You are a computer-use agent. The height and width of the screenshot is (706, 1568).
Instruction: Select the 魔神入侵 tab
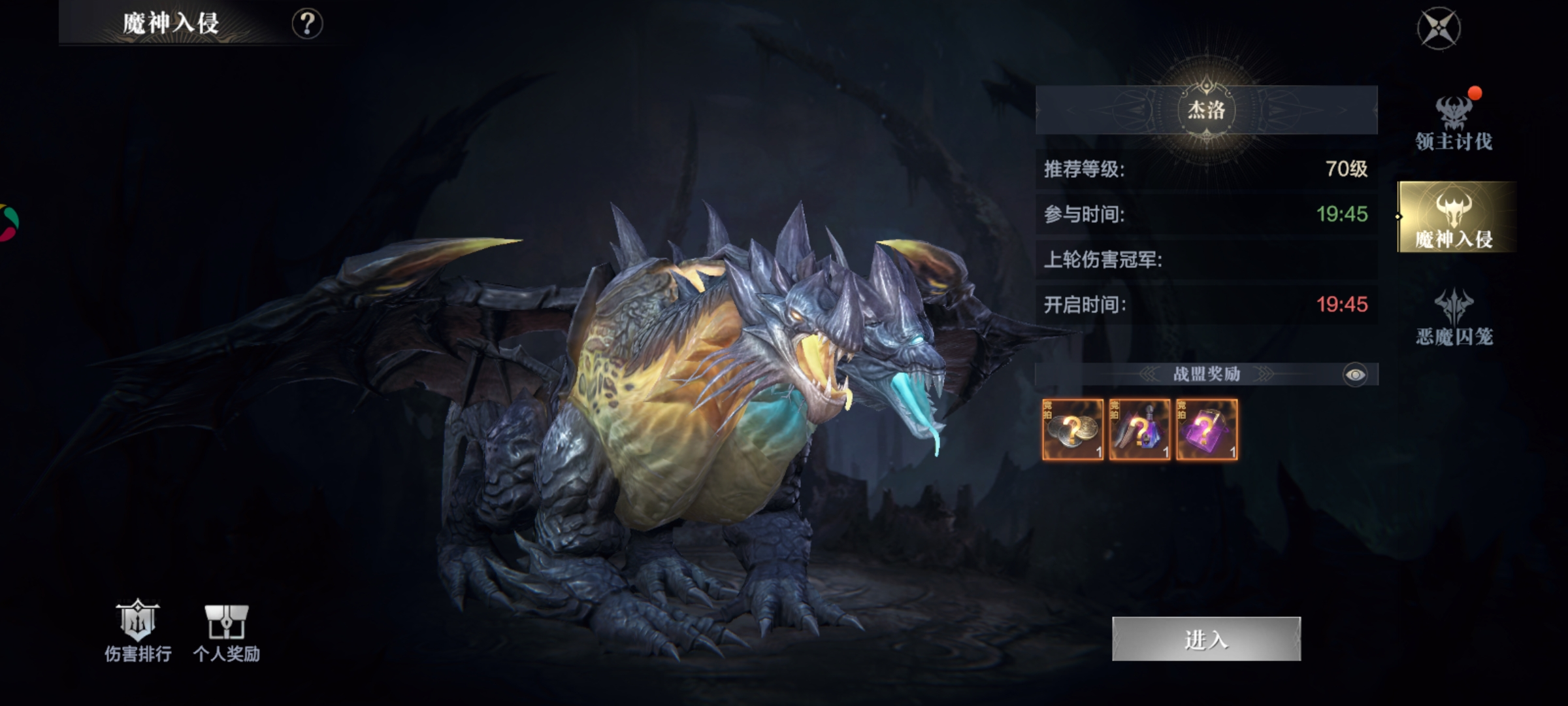(1455, 218)
